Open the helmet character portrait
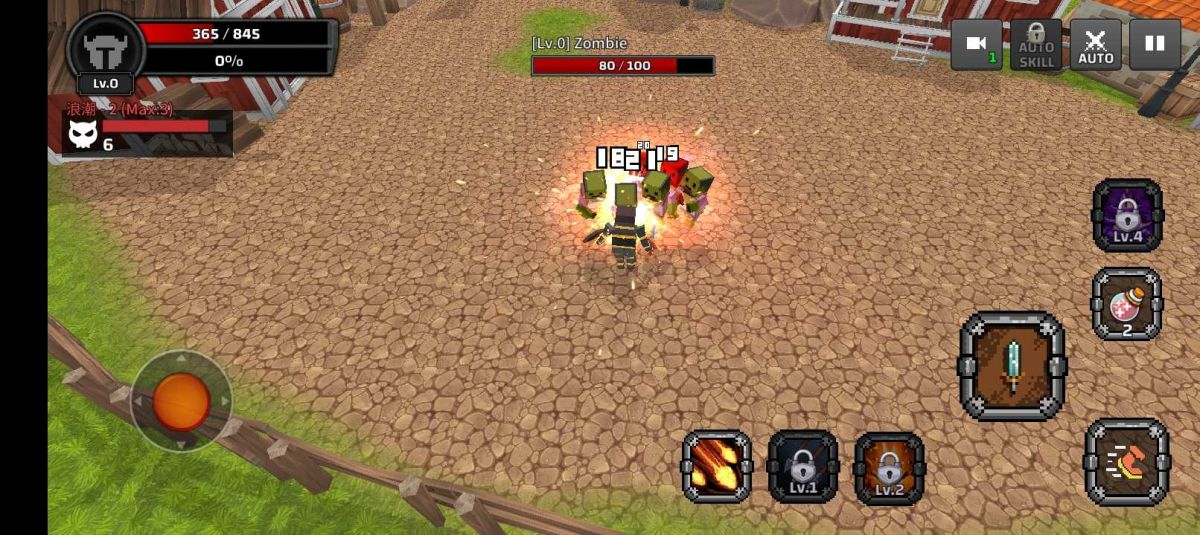 tap(105, 50)
